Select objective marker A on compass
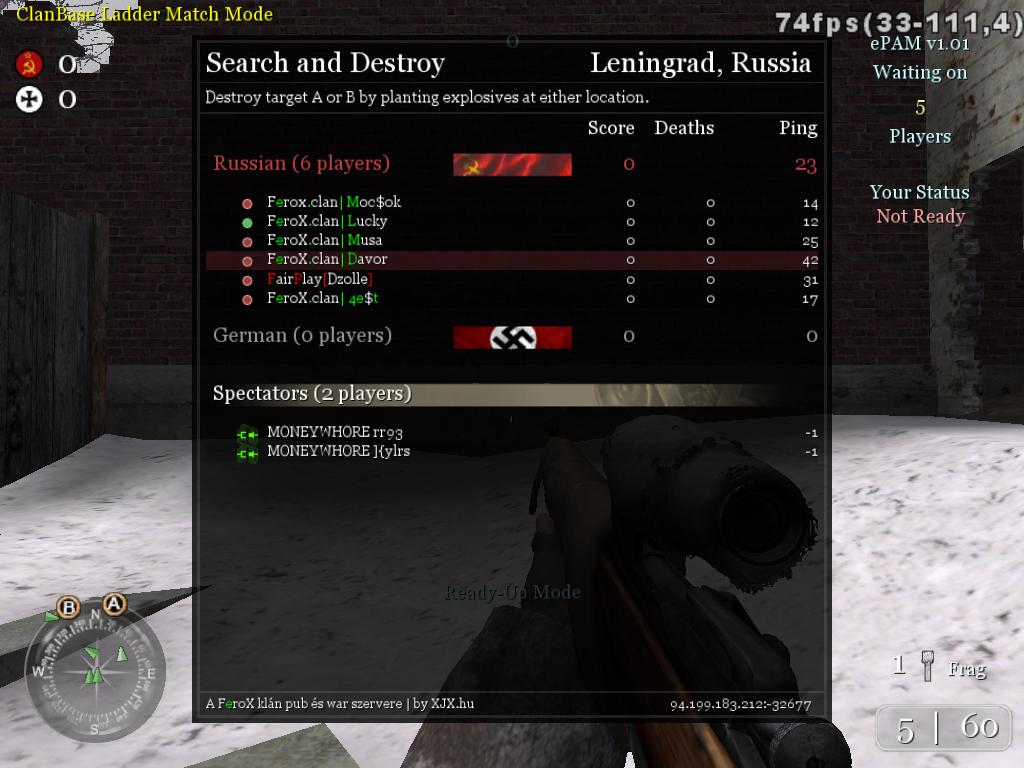The image size is (1024, 768). (x=114, y=604)
